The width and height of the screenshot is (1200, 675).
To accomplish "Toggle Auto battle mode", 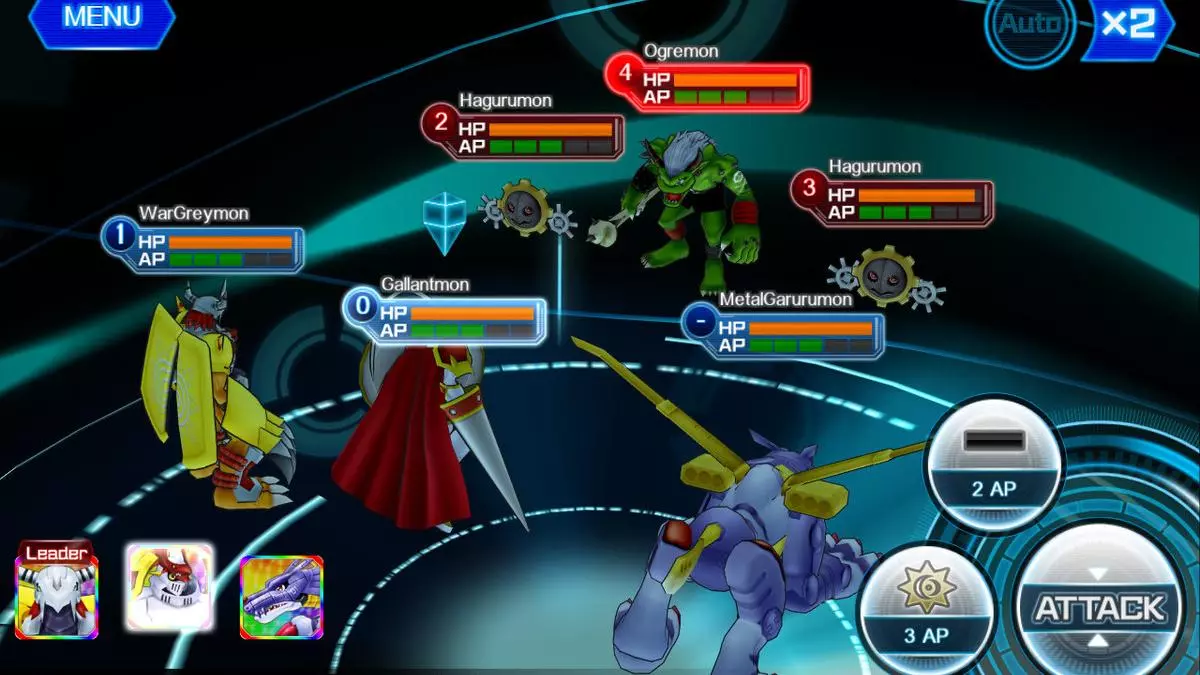I will point(1029,24).
